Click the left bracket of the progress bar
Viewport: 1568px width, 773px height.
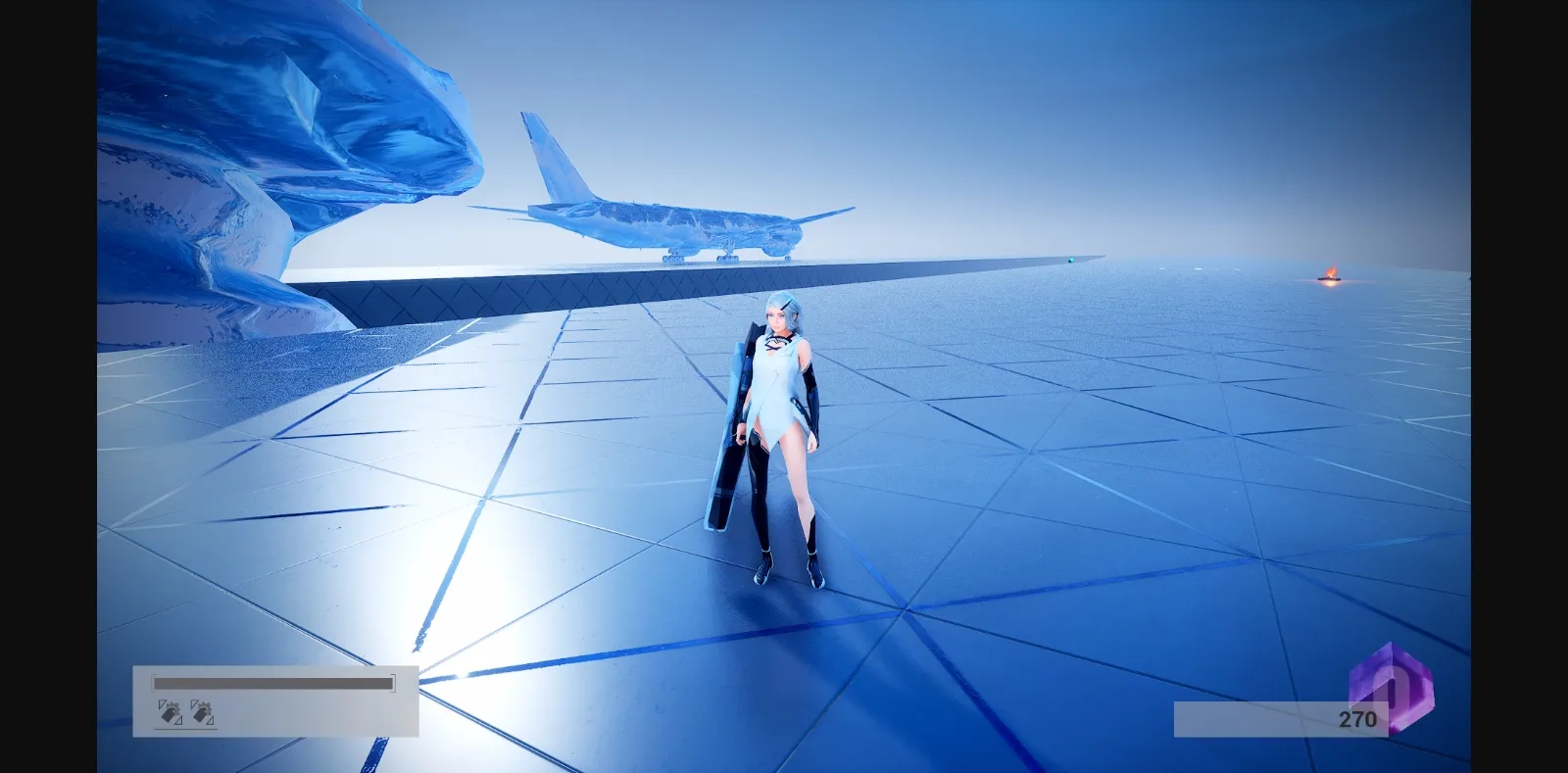154,683
